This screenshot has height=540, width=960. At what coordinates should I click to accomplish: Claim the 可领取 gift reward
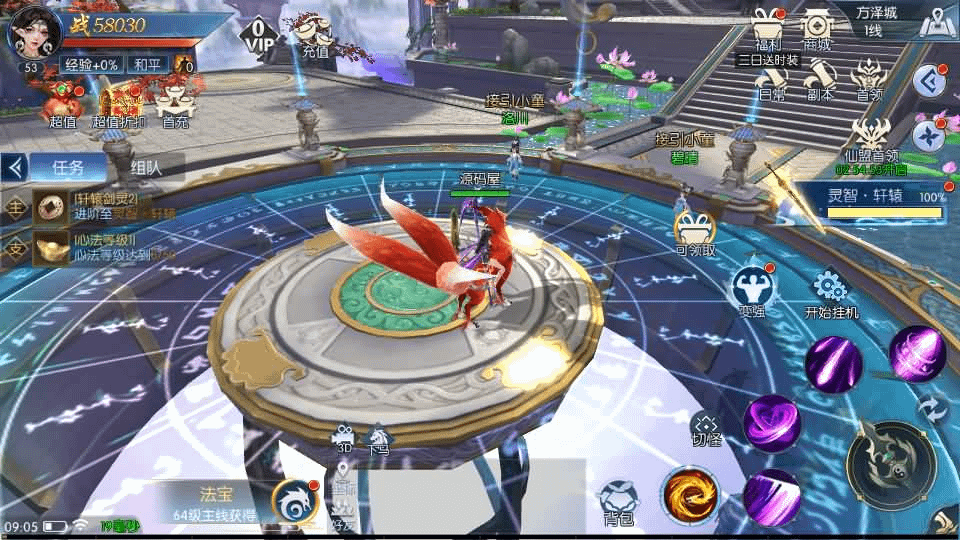[x=695, y=233]
